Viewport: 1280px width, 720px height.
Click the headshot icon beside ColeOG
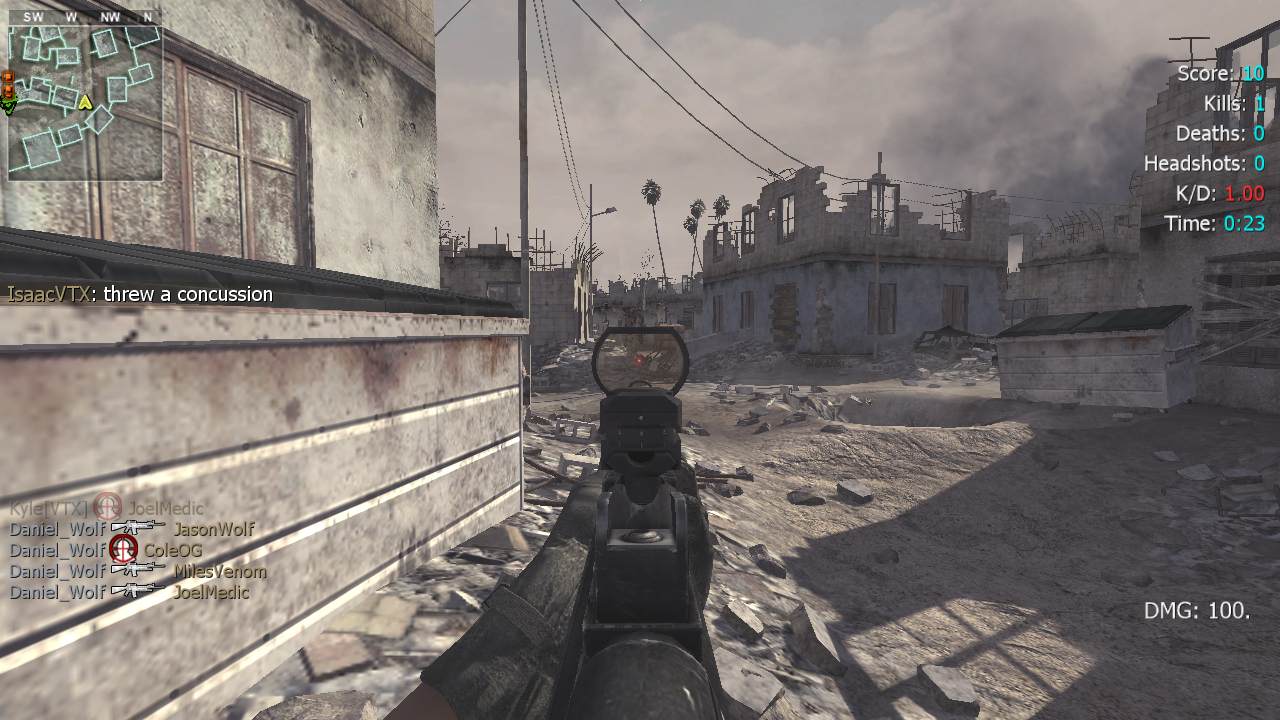(123, 549)
